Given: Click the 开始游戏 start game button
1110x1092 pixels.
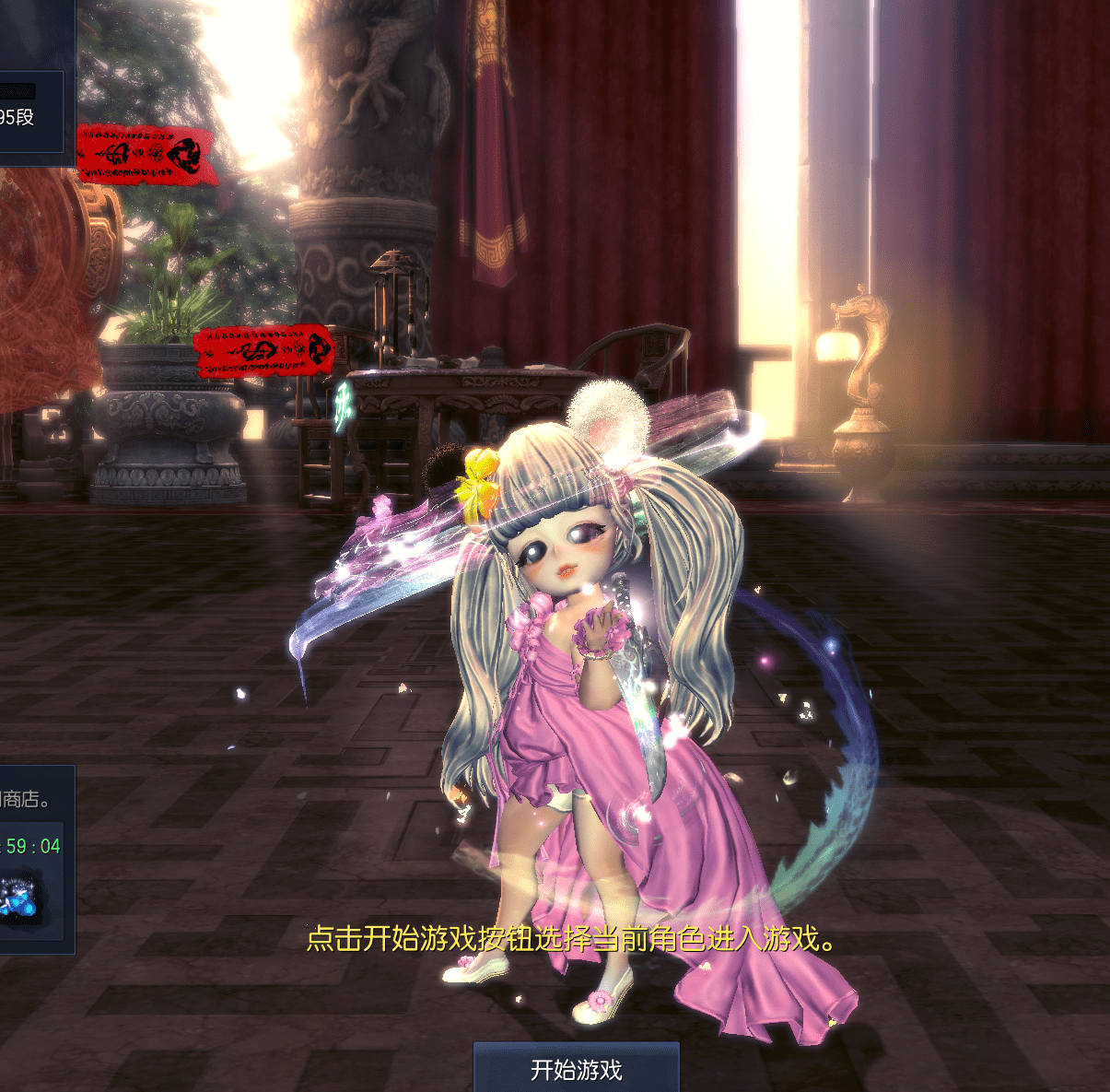Looking at the screenshot, I should 576,1068.
